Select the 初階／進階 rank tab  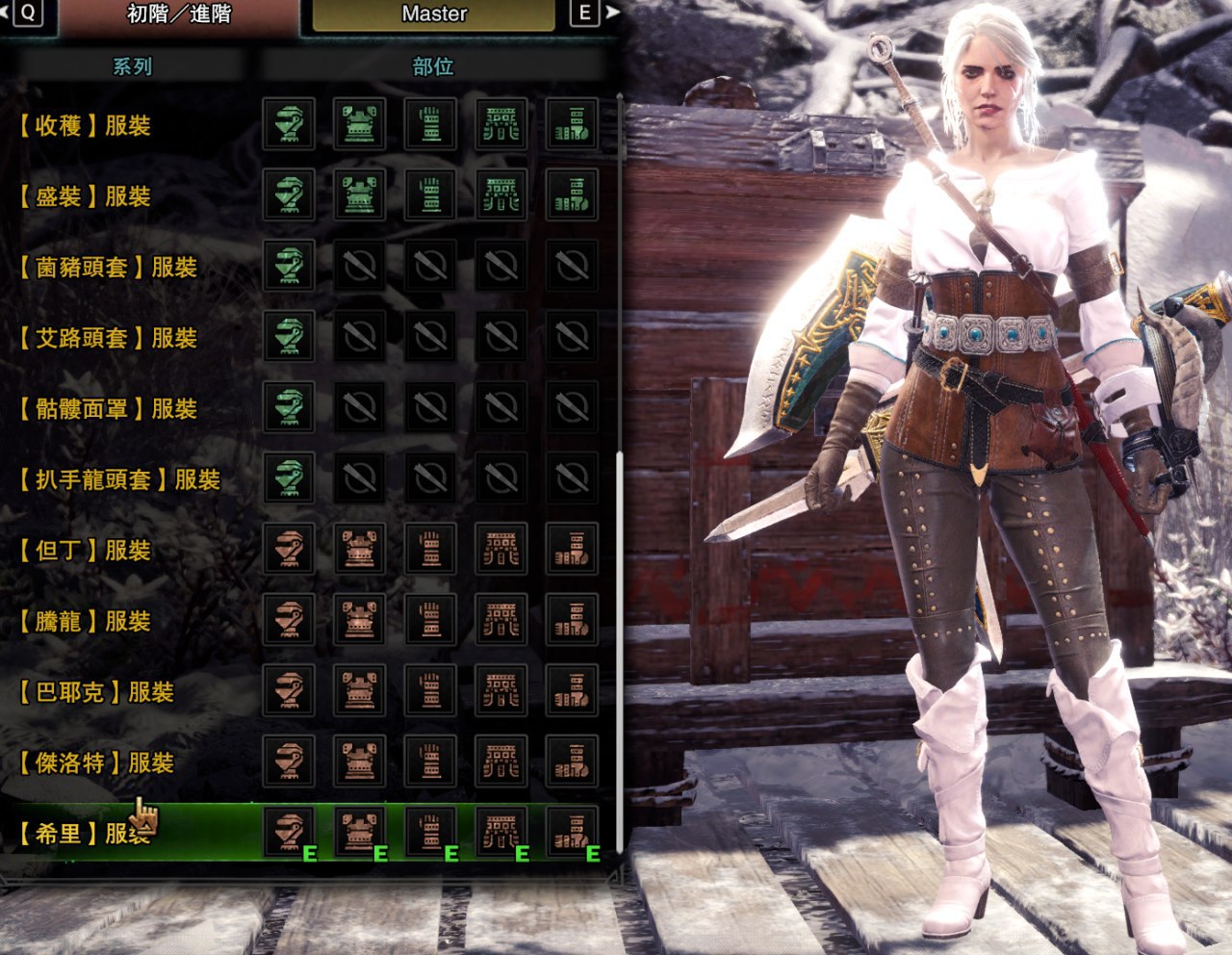tap(179, 14)
